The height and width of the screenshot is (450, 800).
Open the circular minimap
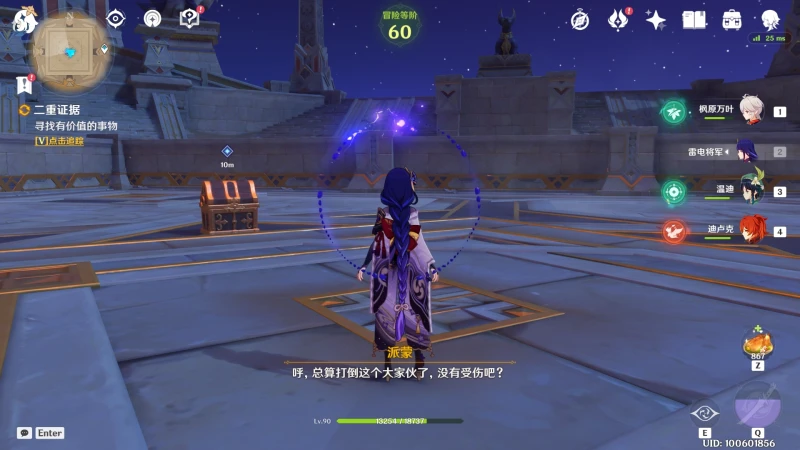point(72,51)
